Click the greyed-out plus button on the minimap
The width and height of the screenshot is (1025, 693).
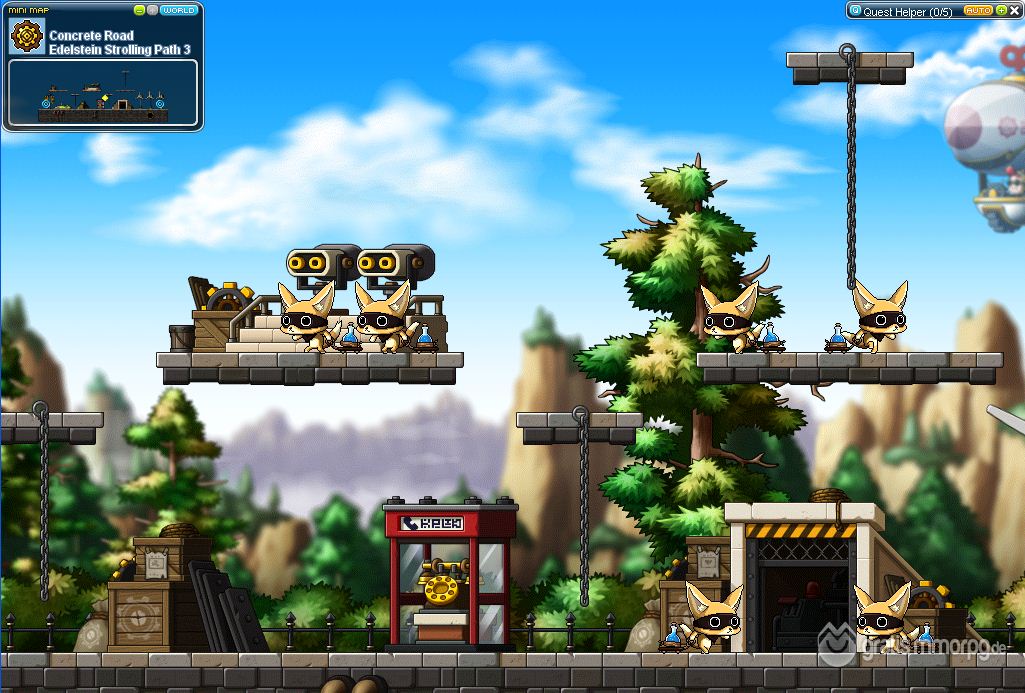coord(152,10)
